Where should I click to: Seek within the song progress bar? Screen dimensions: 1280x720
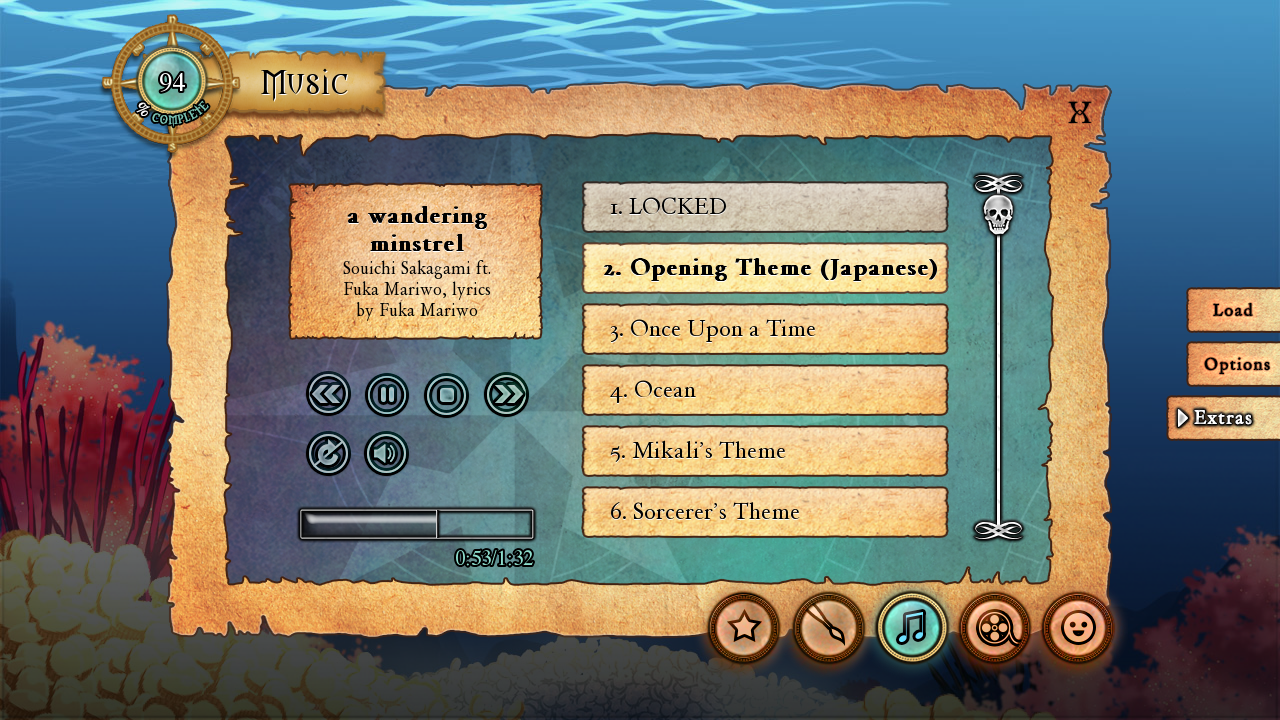point(416,524)
